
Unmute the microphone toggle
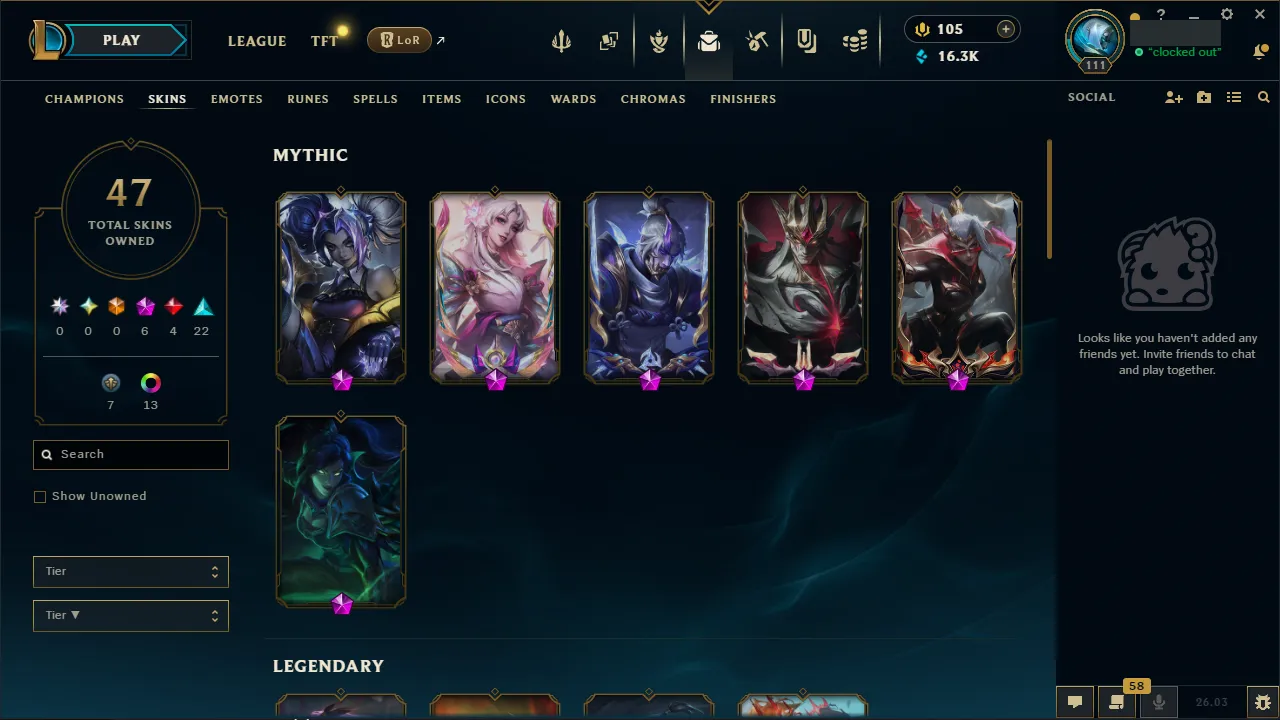[1158, 701]
